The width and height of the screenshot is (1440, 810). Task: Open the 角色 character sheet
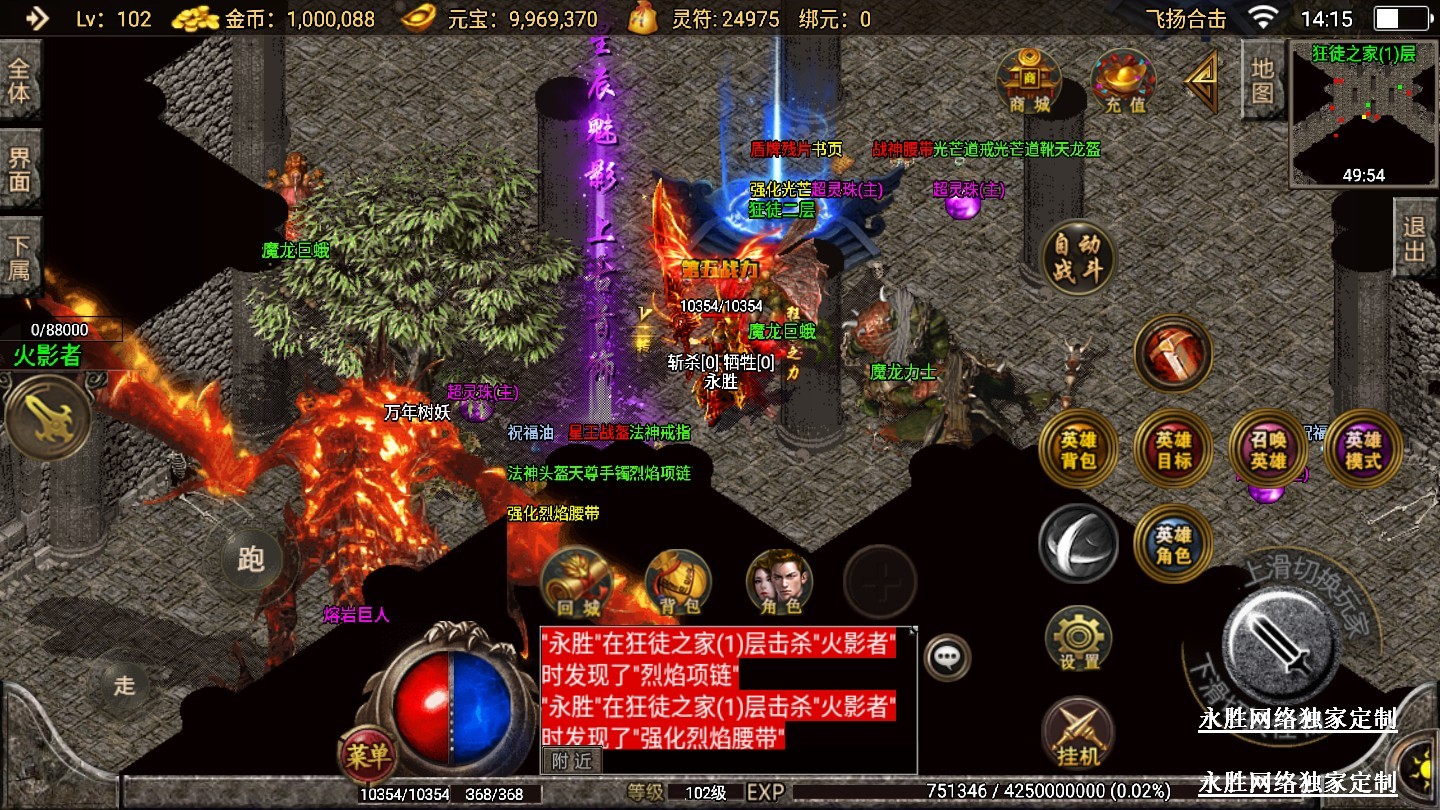click(x=780, y=583)
